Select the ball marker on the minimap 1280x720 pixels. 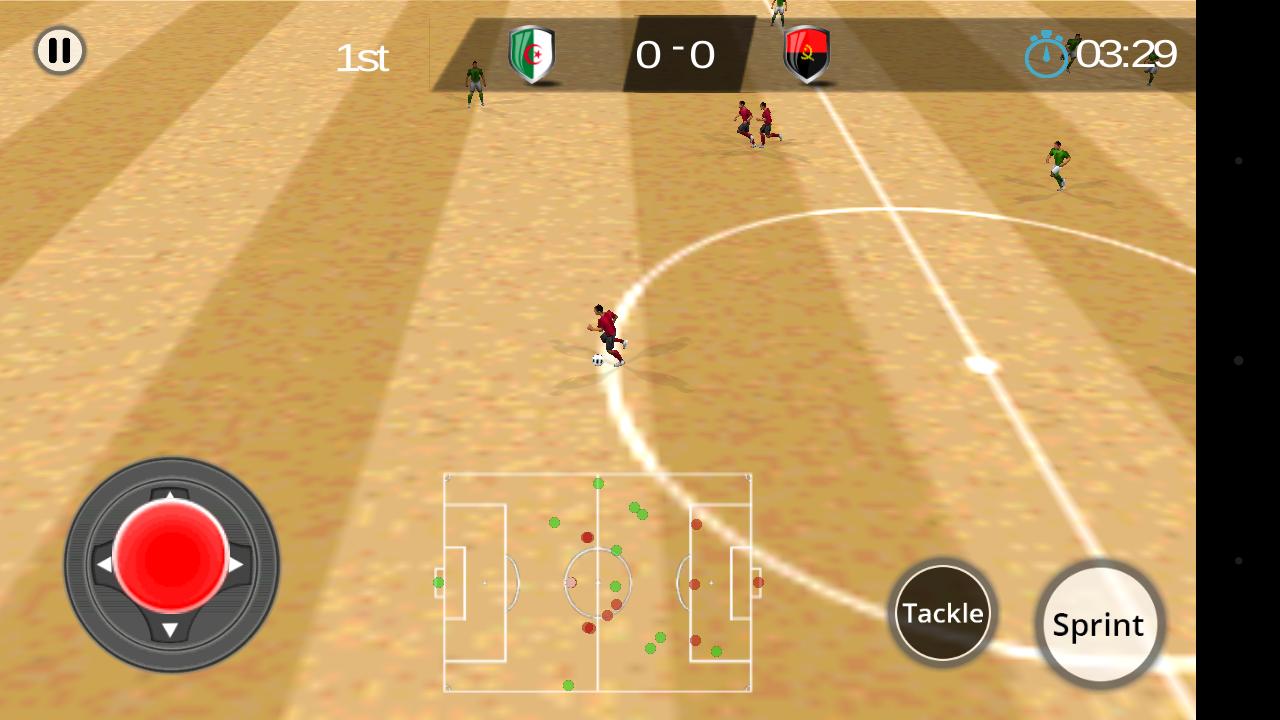point(570,583)
